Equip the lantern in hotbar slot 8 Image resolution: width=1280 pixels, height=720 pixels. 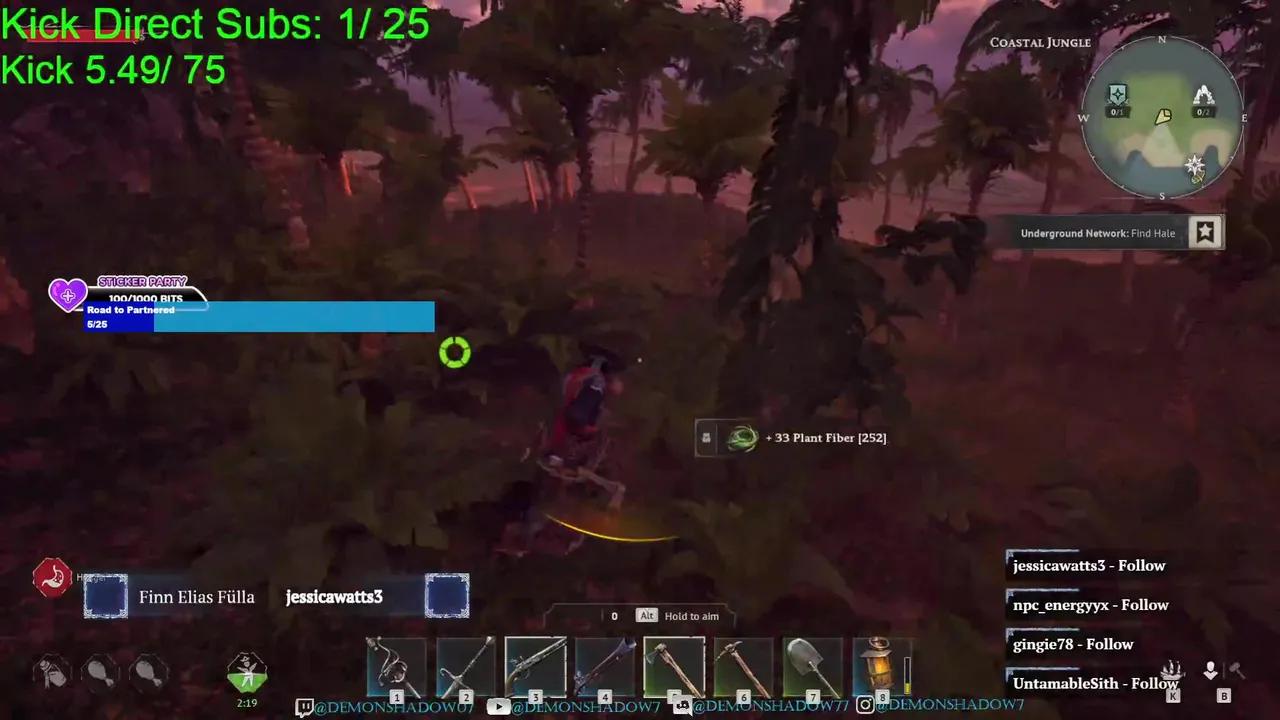tap(880, 665)
